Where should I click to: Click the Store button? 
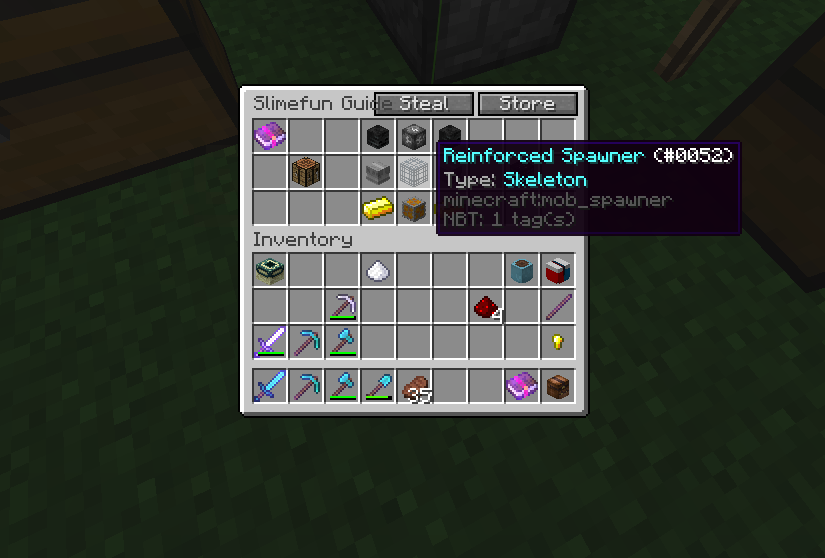click(528, 104)
